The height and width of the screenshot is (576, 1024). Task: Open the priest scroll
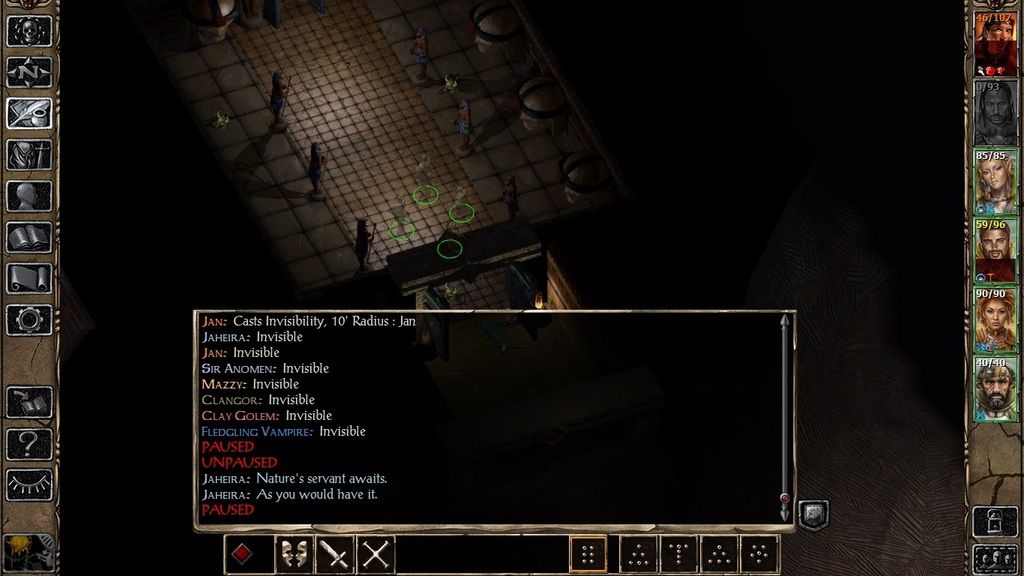tap(29, 279)
